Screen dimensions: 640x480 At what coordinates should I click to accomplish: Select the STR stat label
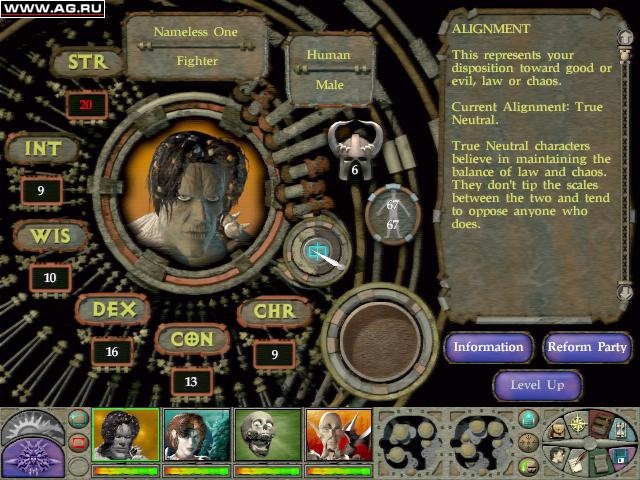pyautogui.click(x=86, y=63)
